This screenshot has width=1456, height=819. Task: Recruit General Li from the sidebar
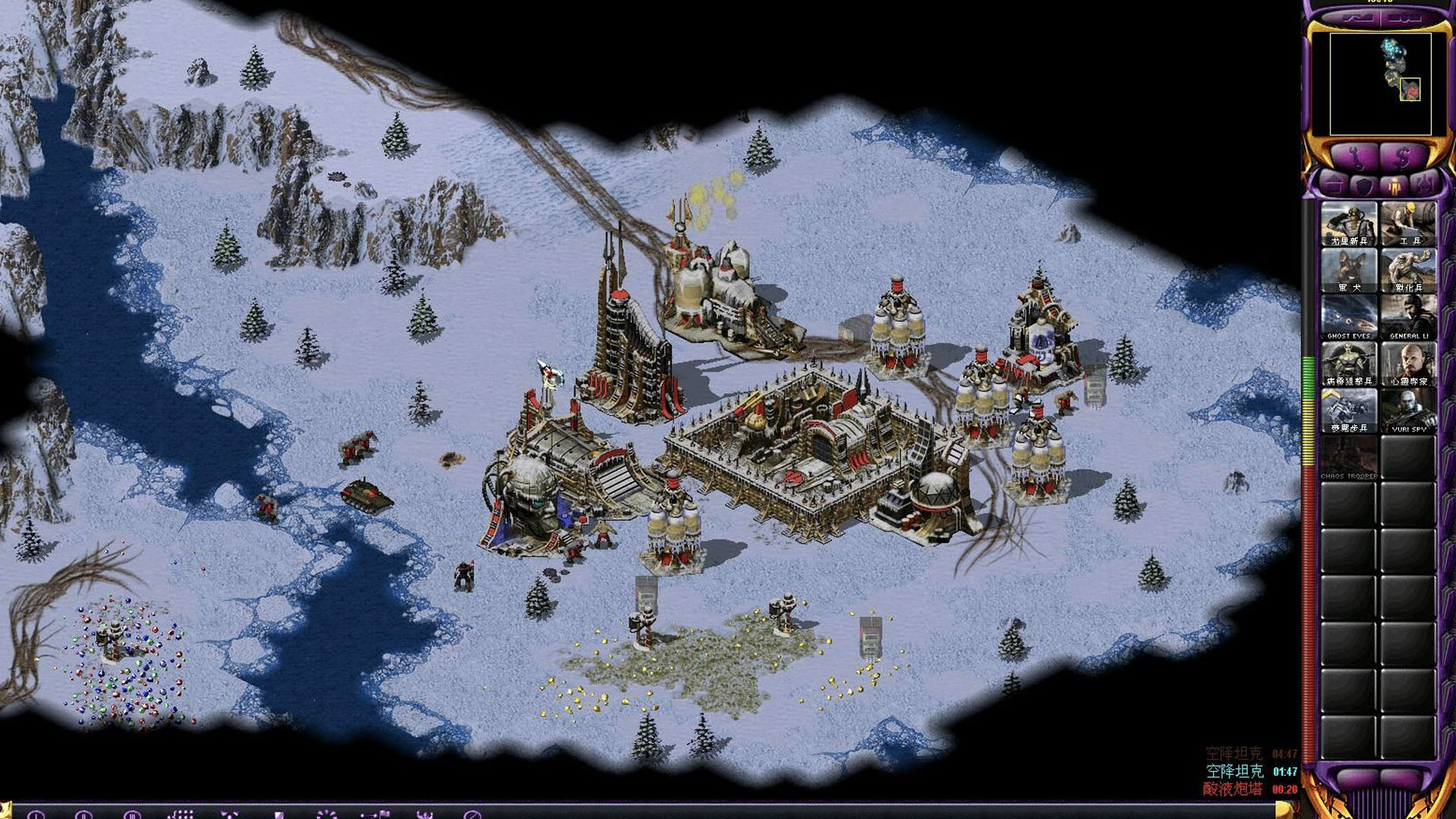tap(1408, 318)
